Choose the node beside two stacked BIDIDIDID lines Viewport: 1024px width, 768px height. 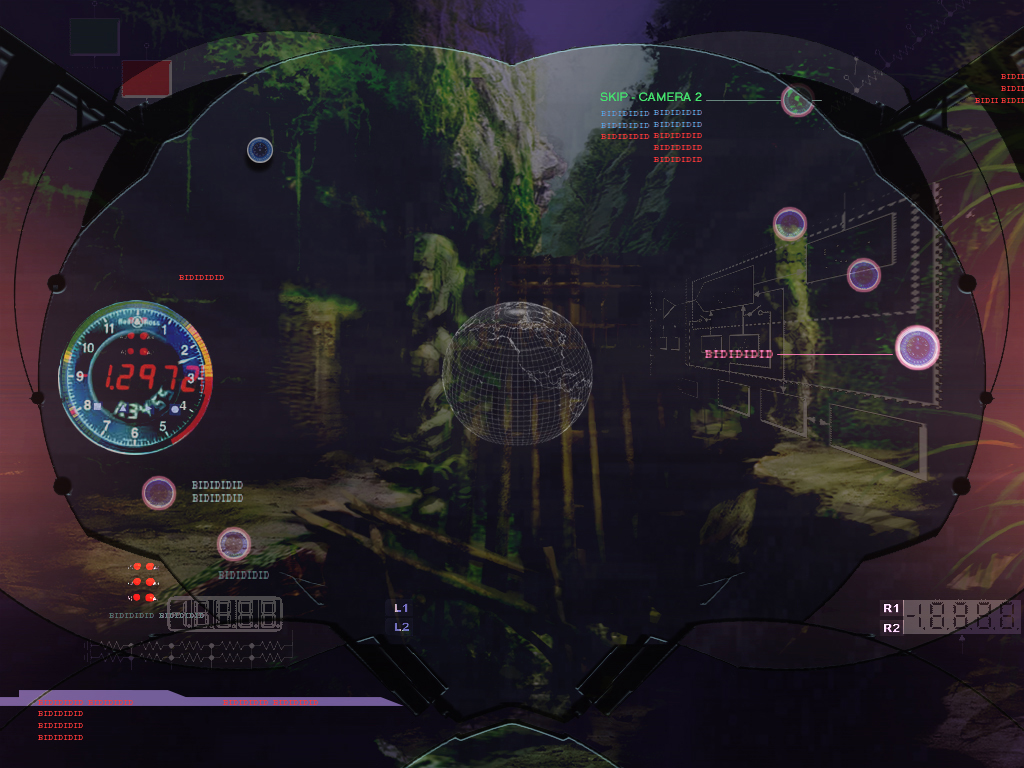pyautogui.click(x=159, y=492)
